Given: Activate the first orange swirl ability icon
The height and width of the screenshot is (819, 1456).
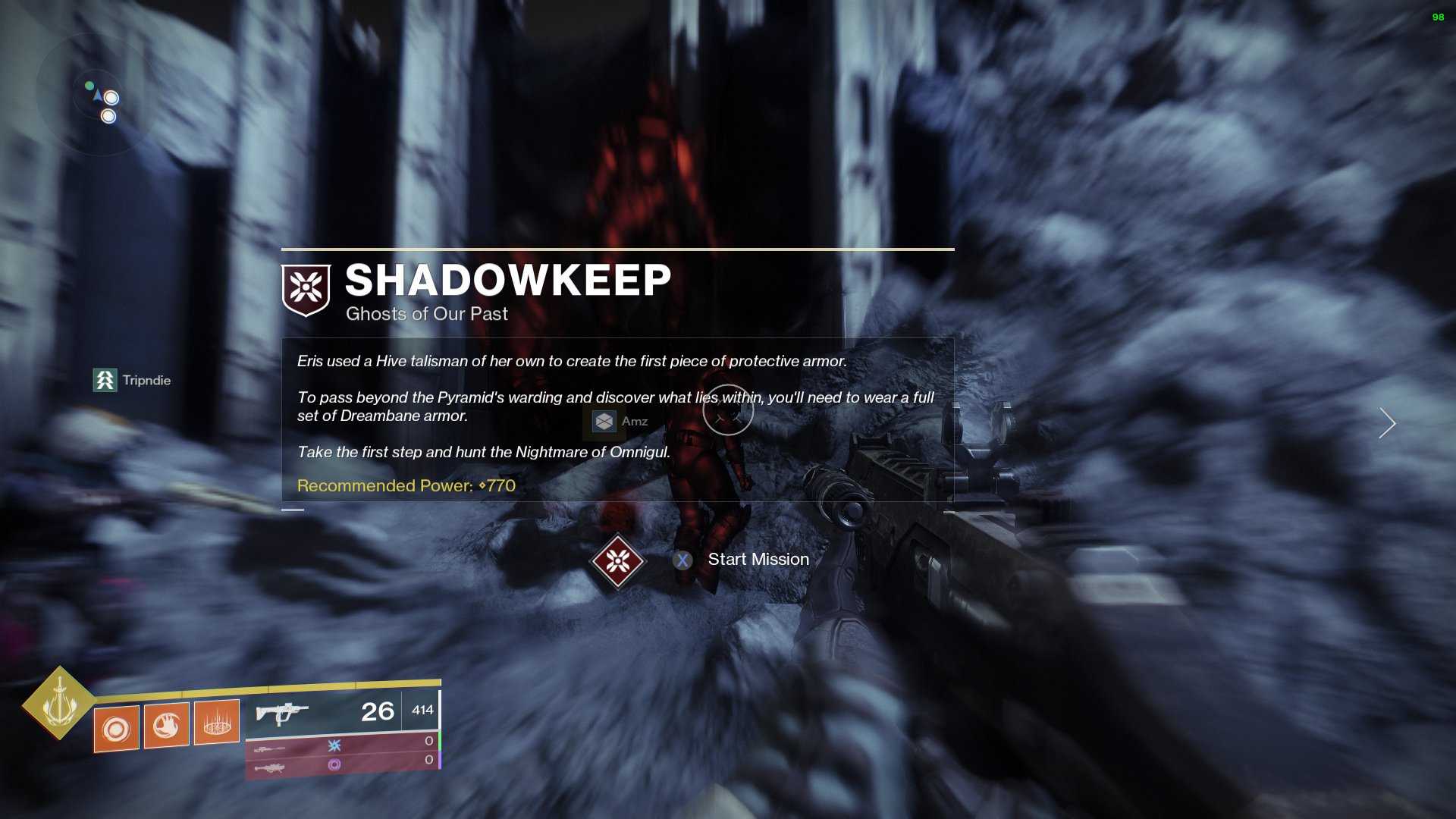Looking at the screenshot, I should 117,729.
